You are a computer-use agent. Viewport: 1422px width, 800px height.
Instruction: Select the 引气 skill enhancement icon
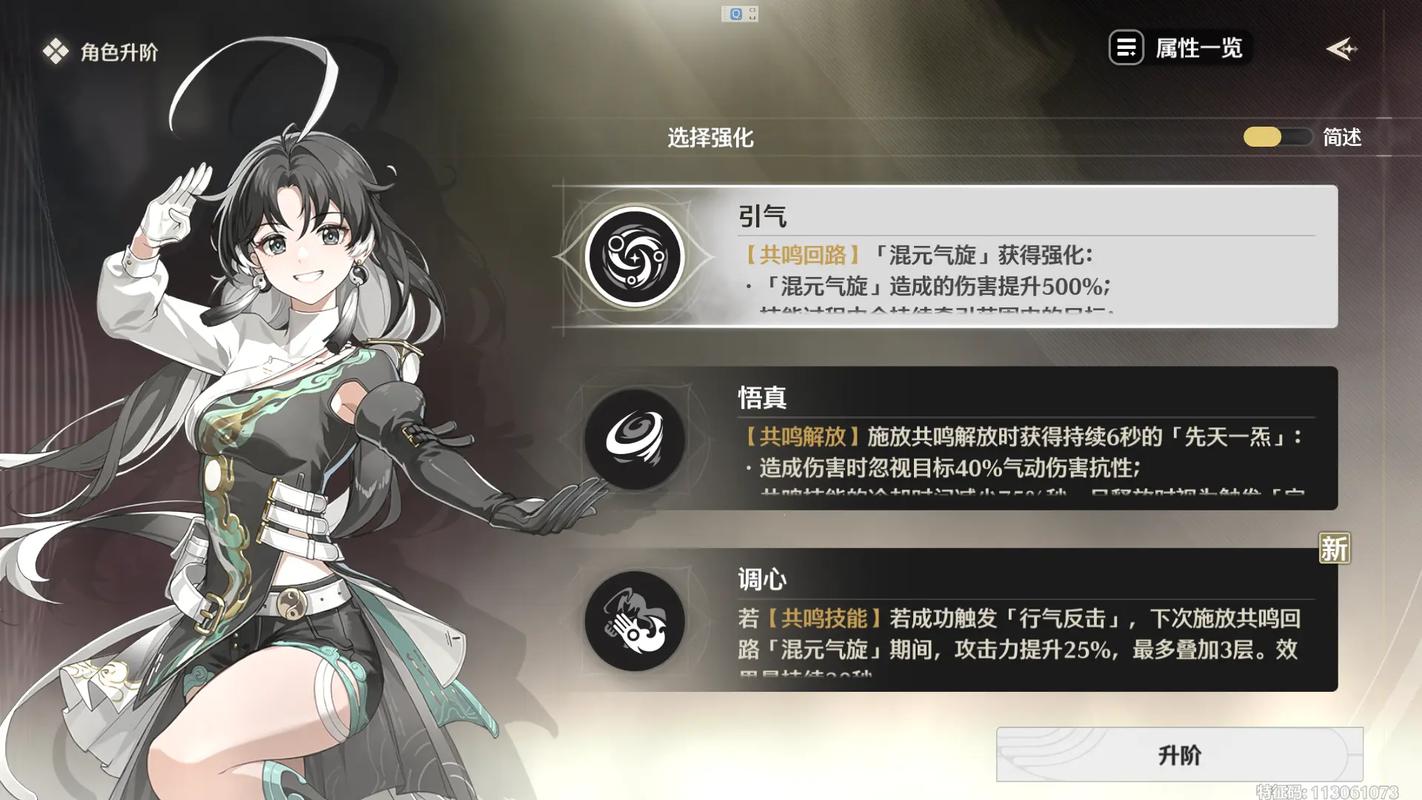tap(635, 257)
